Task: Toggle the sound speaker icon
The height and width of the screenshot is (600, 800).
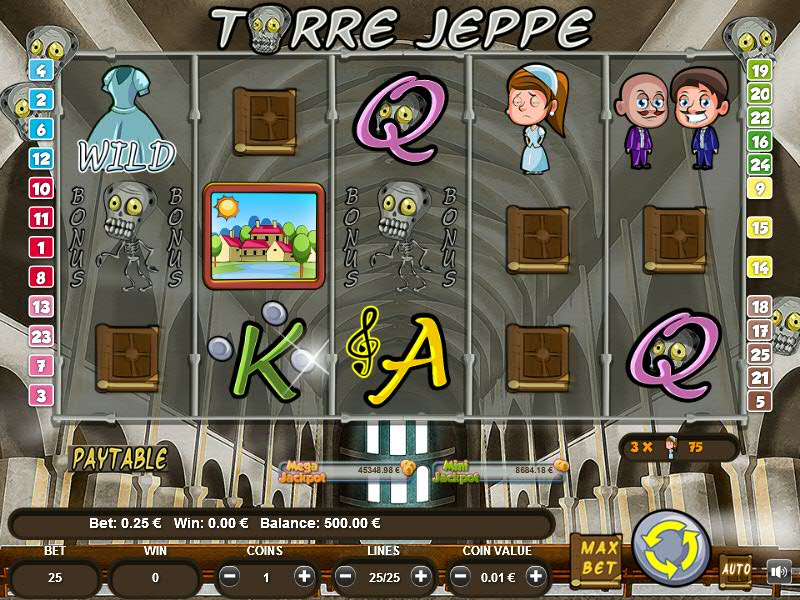Action: 779,572
